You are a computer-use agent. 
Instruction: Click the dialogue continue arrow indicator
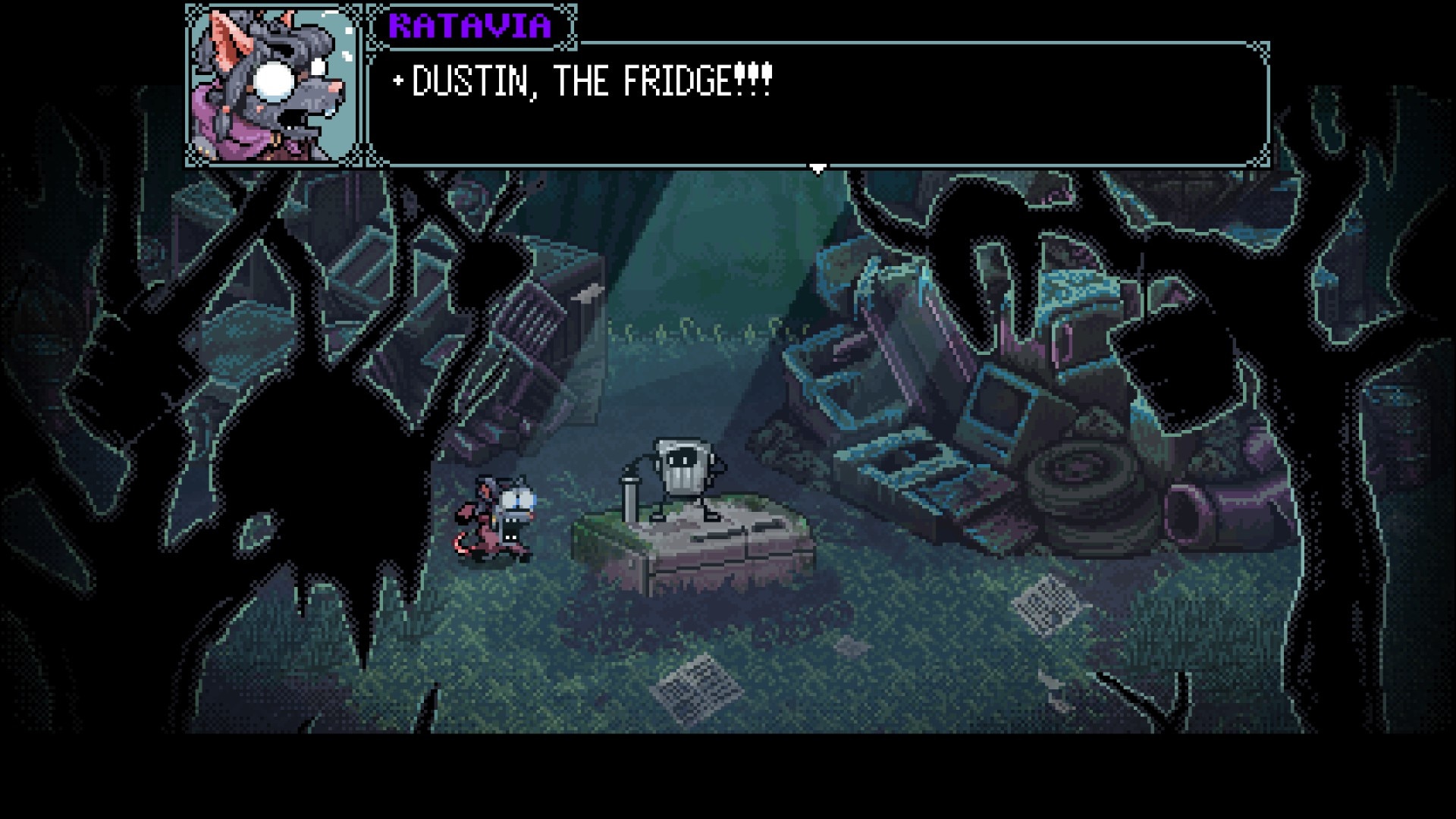click(817, 169)
